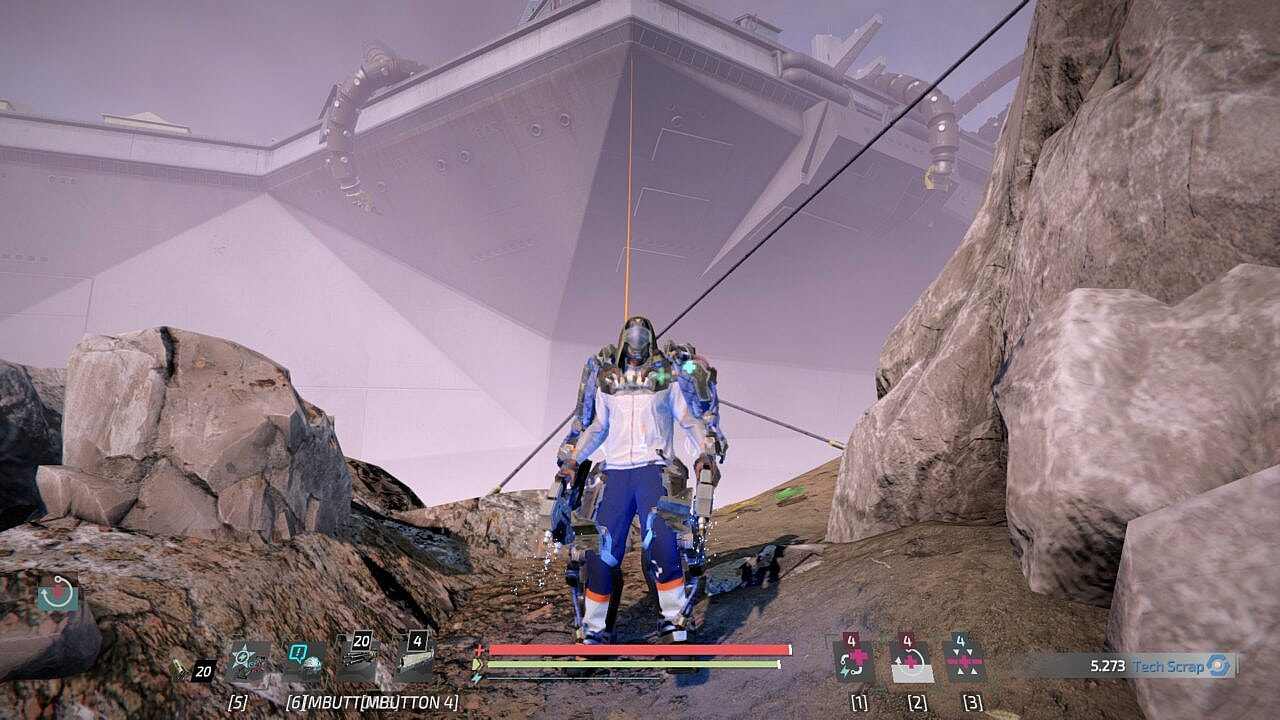
Task: Select the blade weapon slot showing 4
Action: coord(414,660)
